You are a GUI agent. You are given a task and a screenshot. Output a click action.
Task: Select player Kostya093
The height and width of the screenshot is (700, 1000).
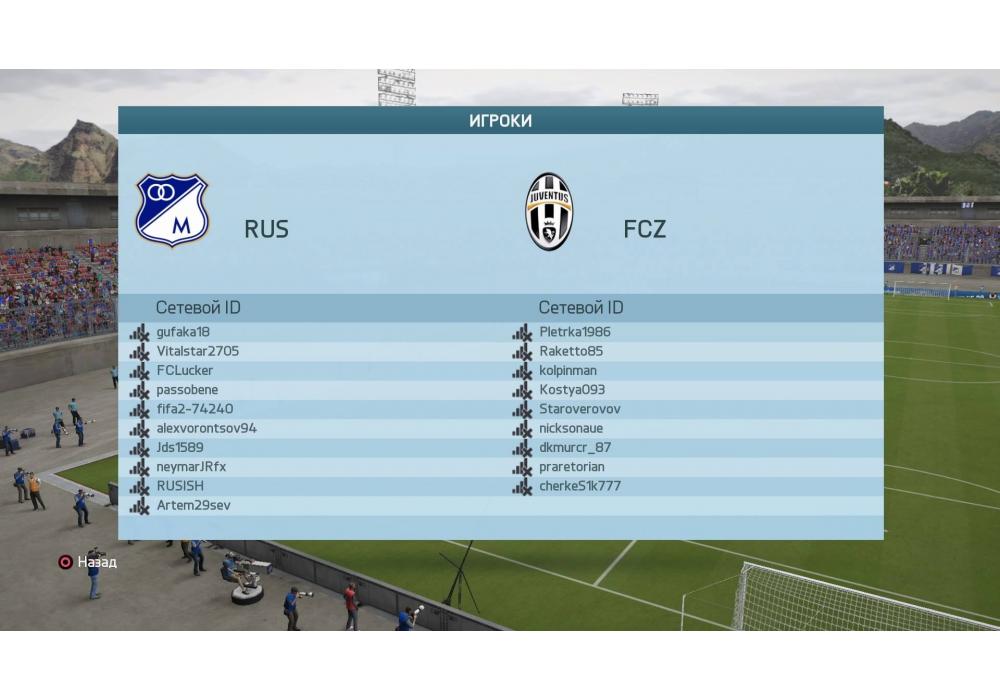(x=571, y=390)
